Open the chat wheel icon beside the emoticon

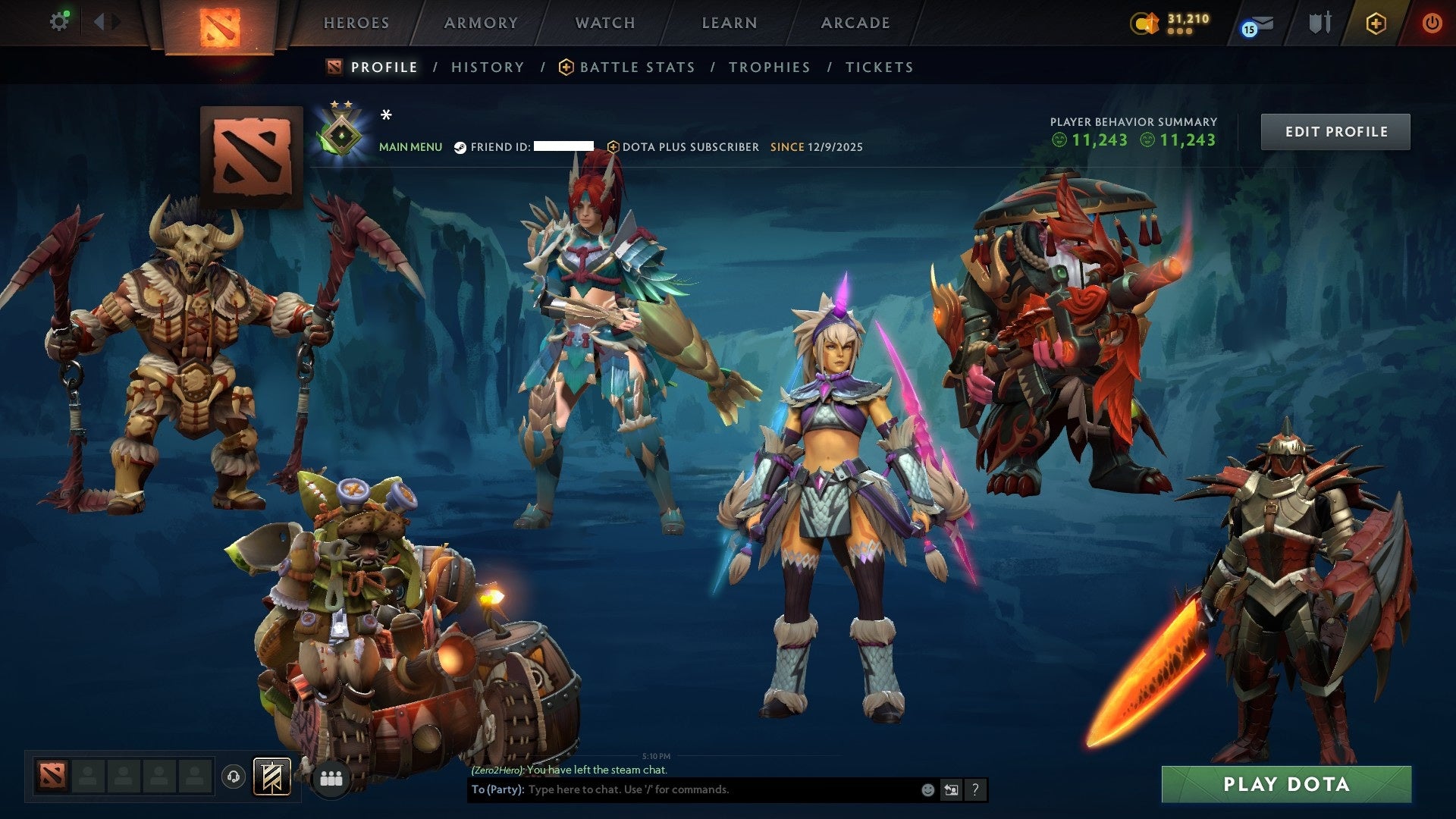[x=952, y=789]
